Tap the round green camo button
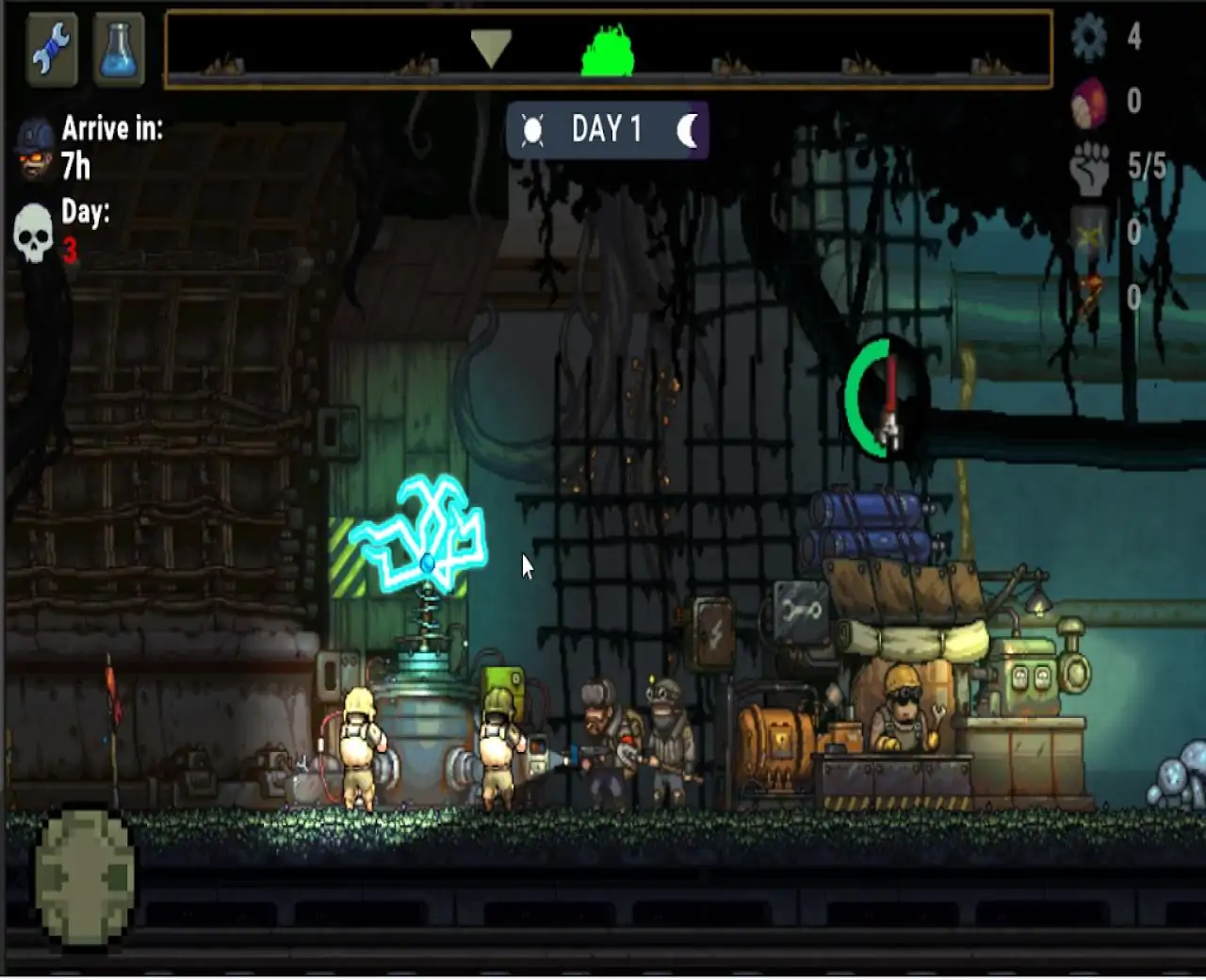Screen dimensions: 1206x980 pos(85,876)
